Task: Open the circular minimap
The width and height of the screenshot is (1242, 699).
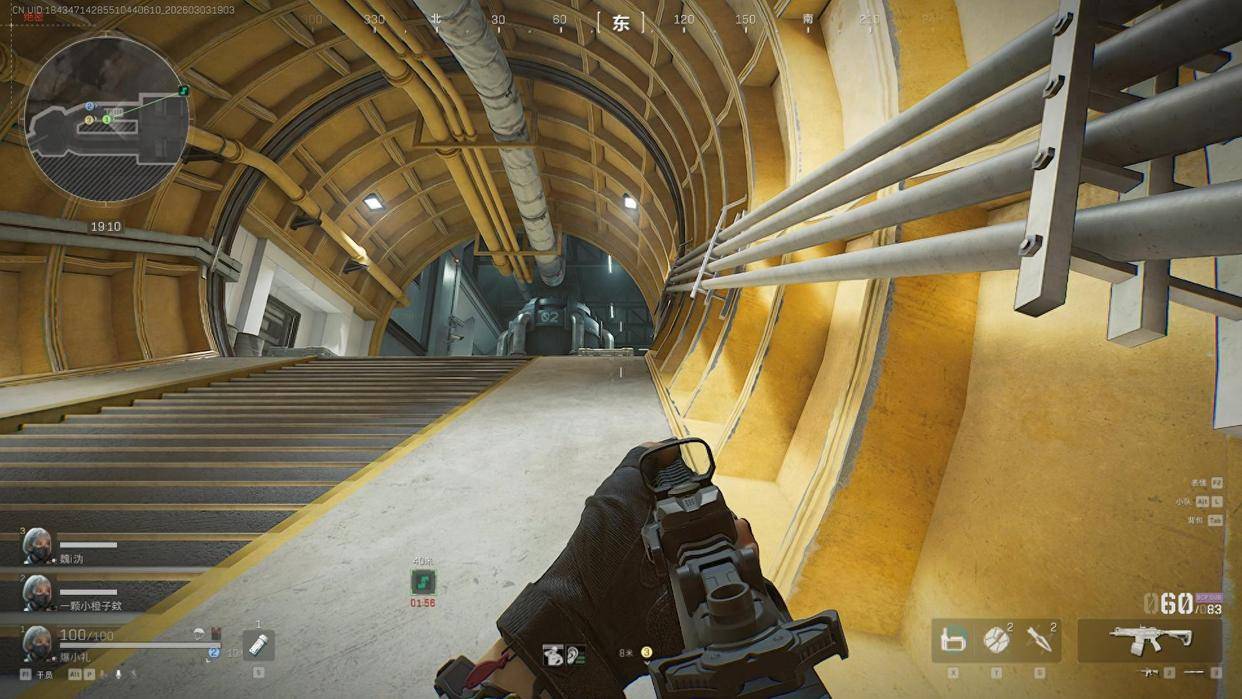Action: (x=105, y=118)
